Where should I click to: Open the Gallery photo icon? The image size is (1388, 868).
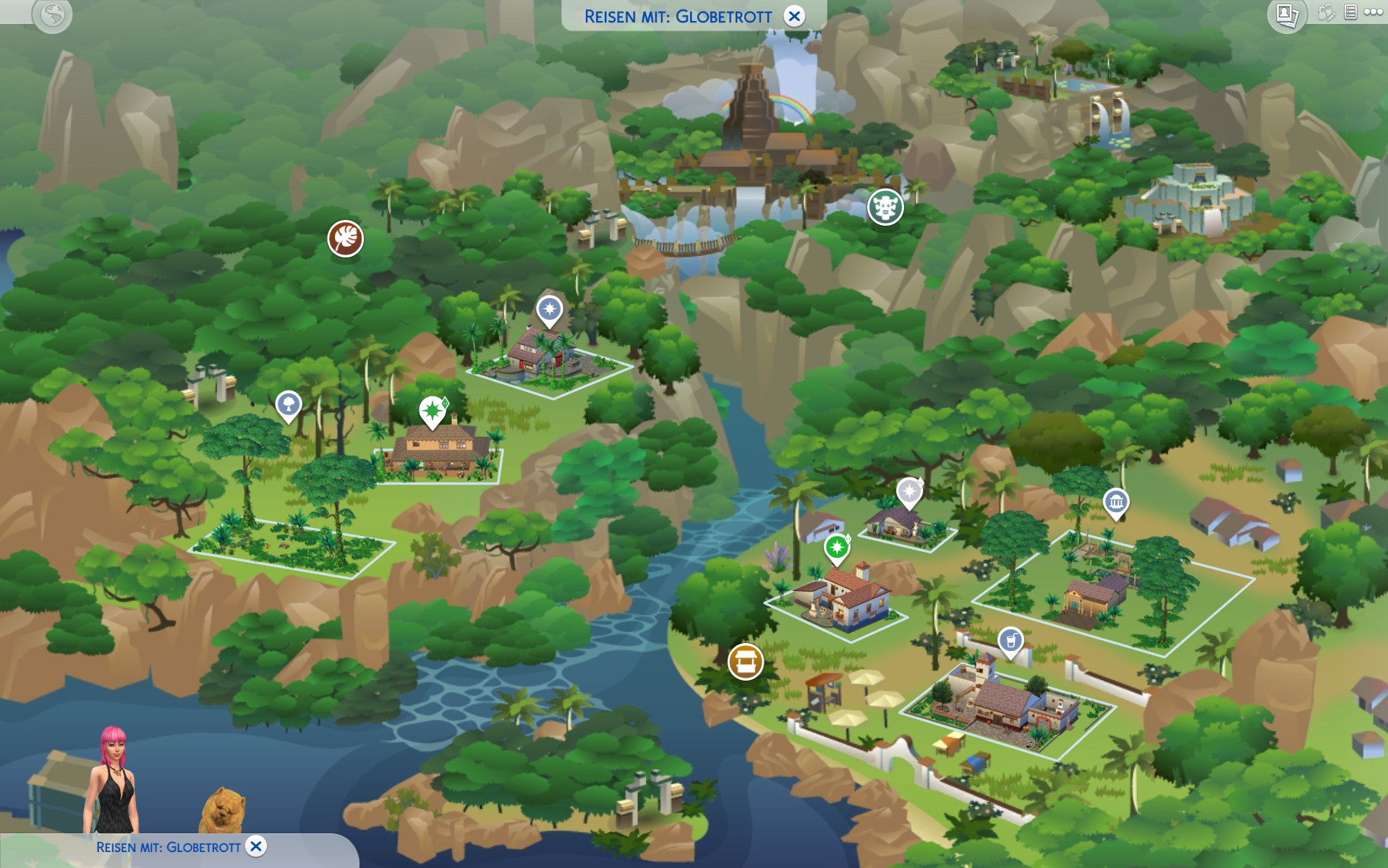pyautogui.click(x=1287, y=14)
